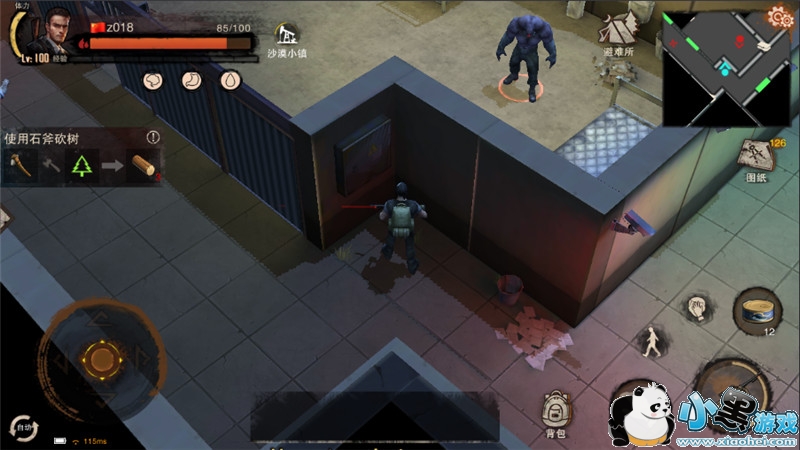
Task: Toggle the walking stance button
Action: (x=653, y=342)
